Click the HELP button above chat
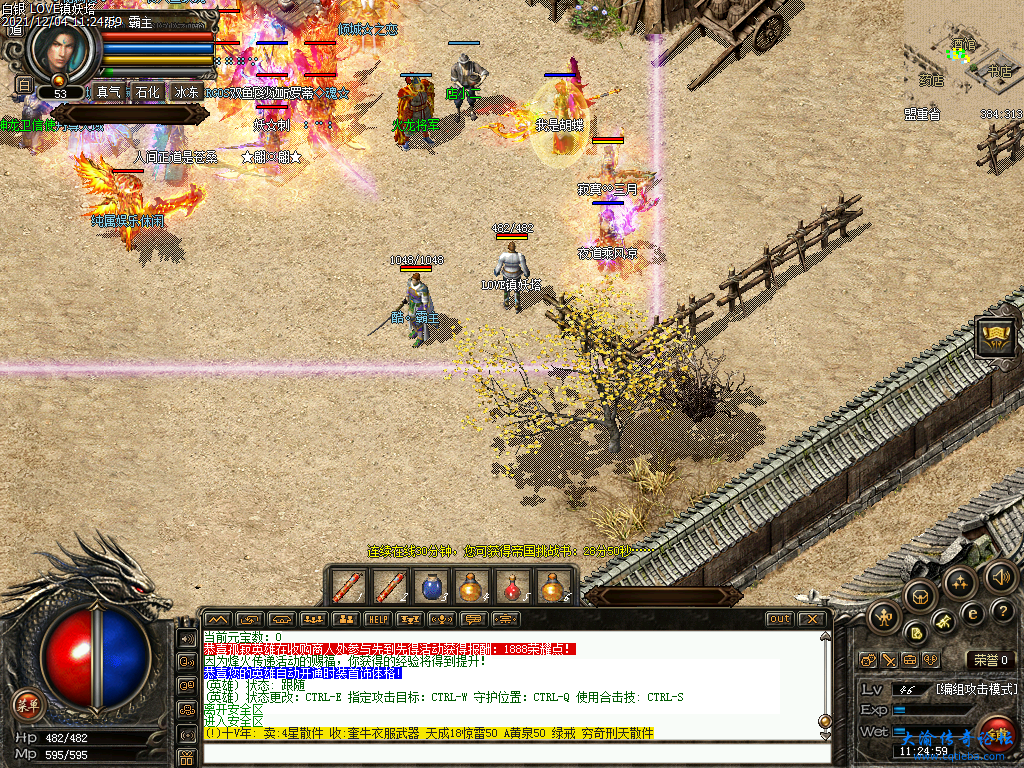1024x768 pixels. click(377, 619)
